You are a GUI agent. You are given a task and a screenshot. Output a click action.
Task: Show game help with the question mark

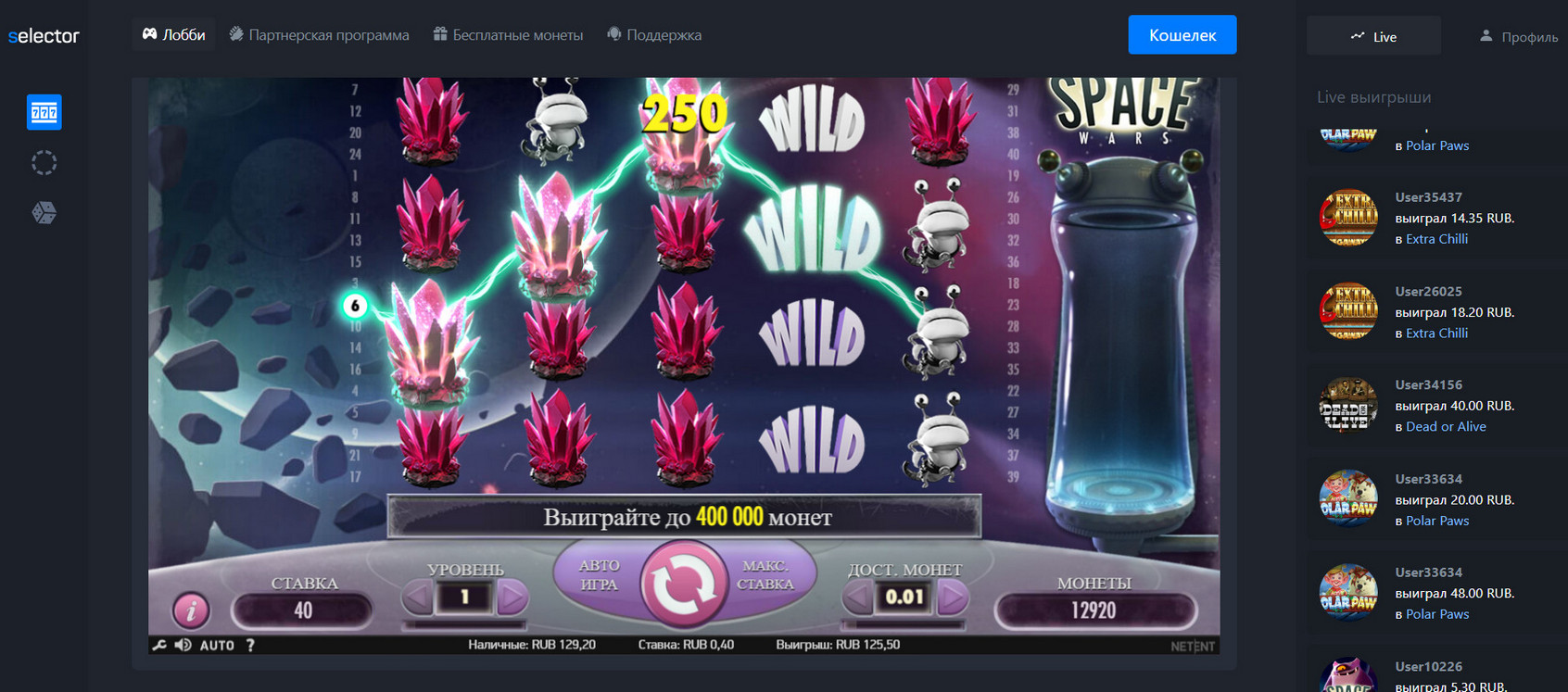[250, 646]
